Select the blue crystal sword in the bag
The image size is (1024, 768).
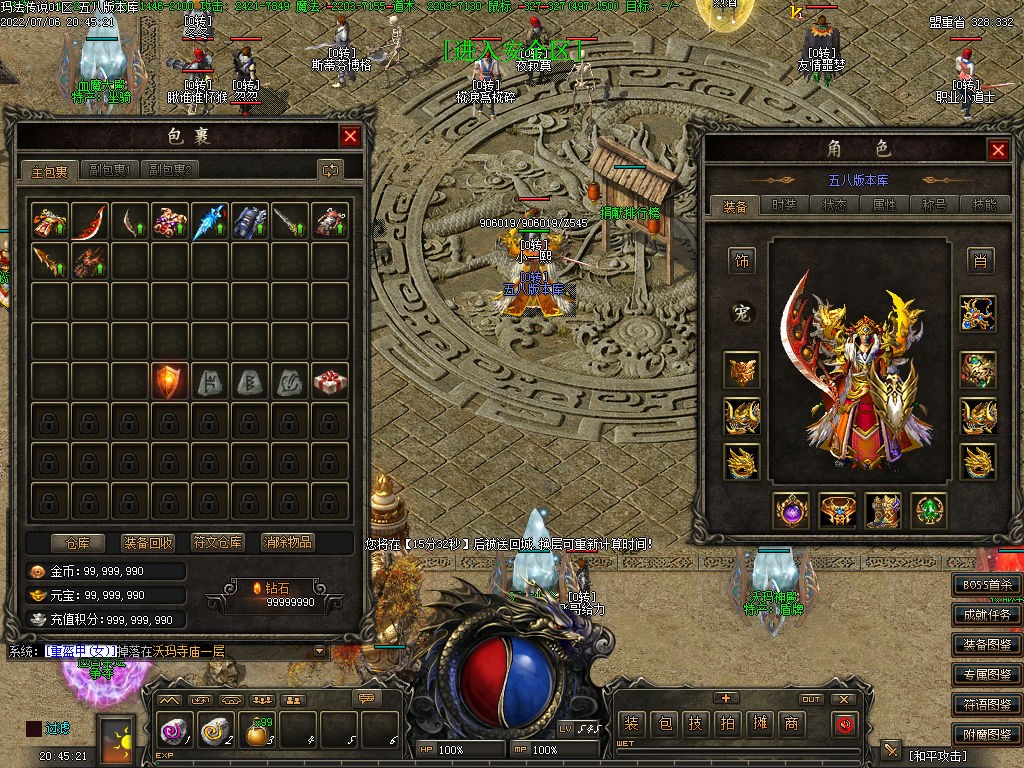tap(210, 221)
